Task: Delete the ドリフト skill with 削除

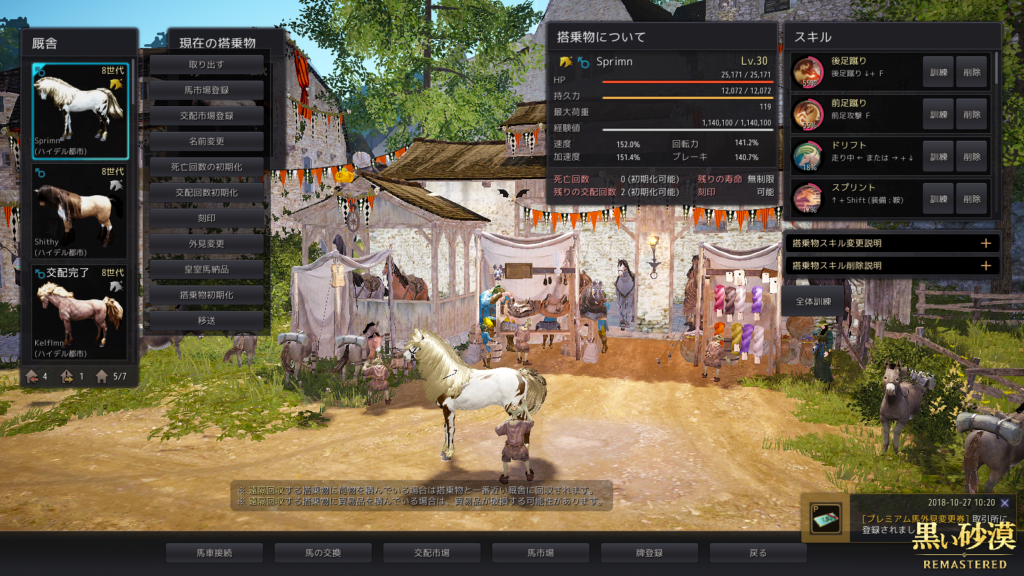Action: coord(971,156)
